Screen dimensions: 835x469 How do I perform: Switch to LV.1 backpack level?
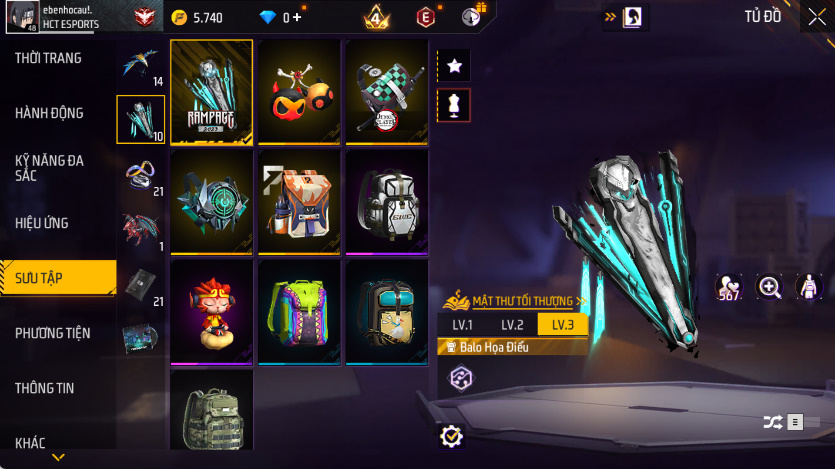click(462, 325)
